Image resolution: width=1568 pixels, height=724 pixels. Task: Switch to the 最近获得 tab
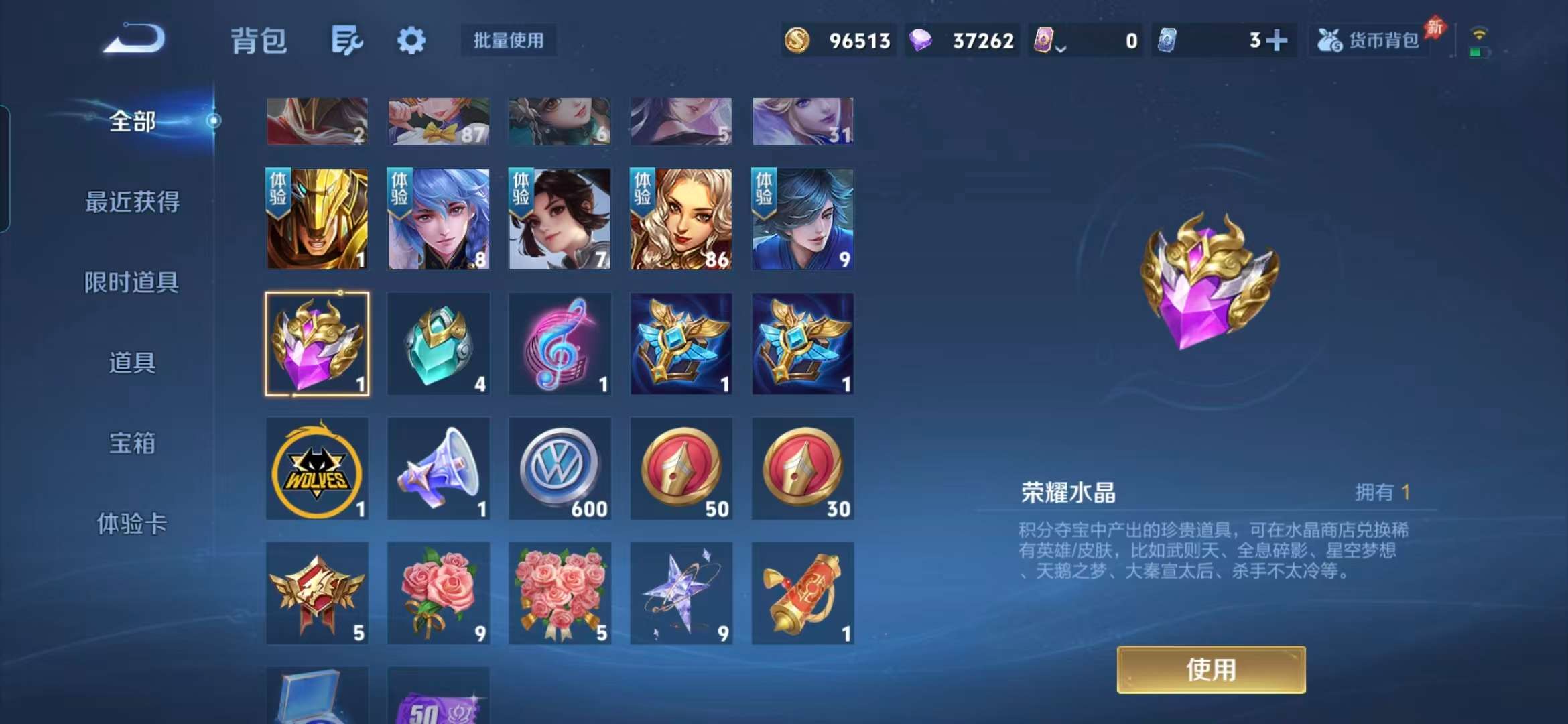click(x=133, y=201)
